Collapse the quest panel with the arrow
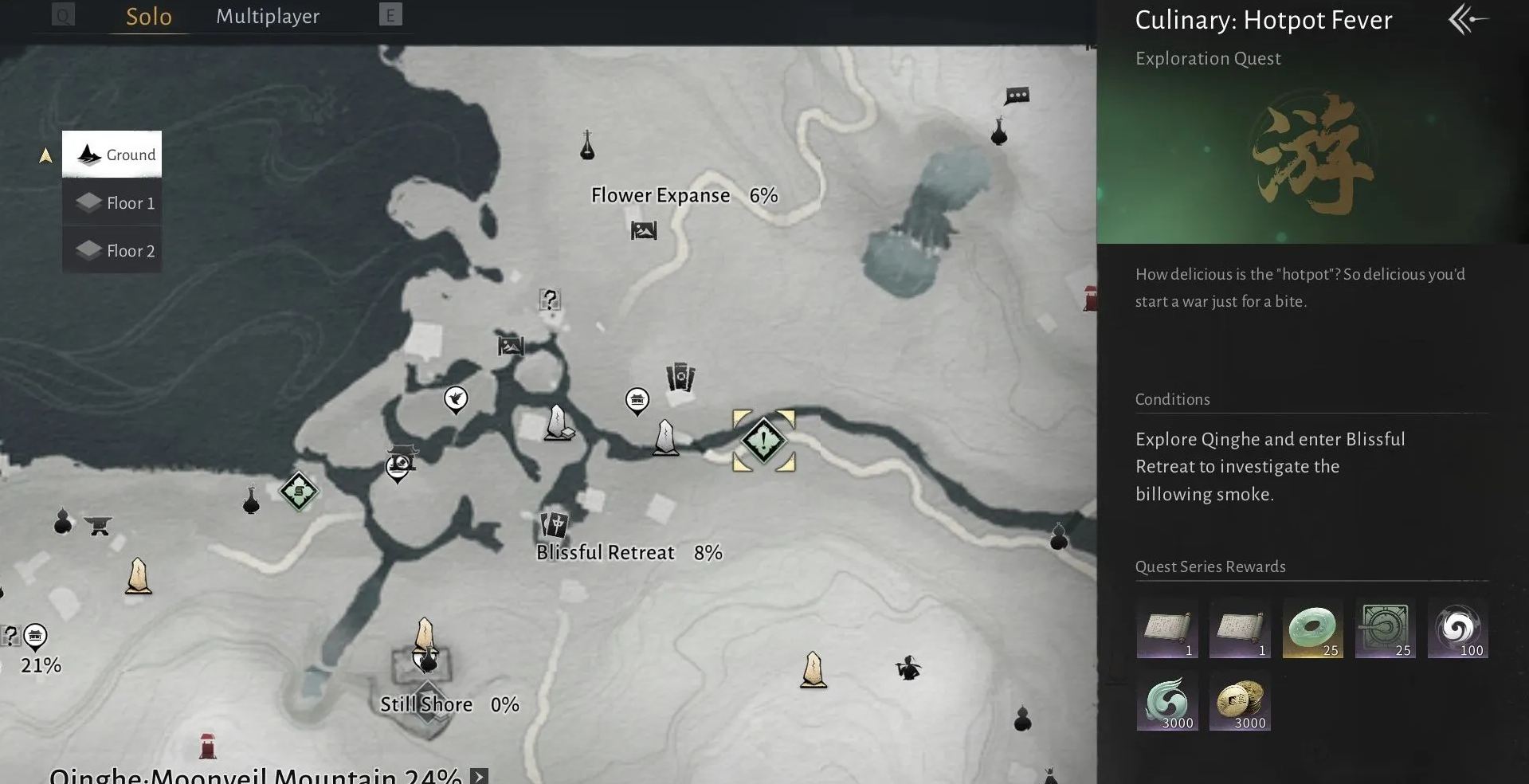 pyautogui.click(x=1467, y=19)
